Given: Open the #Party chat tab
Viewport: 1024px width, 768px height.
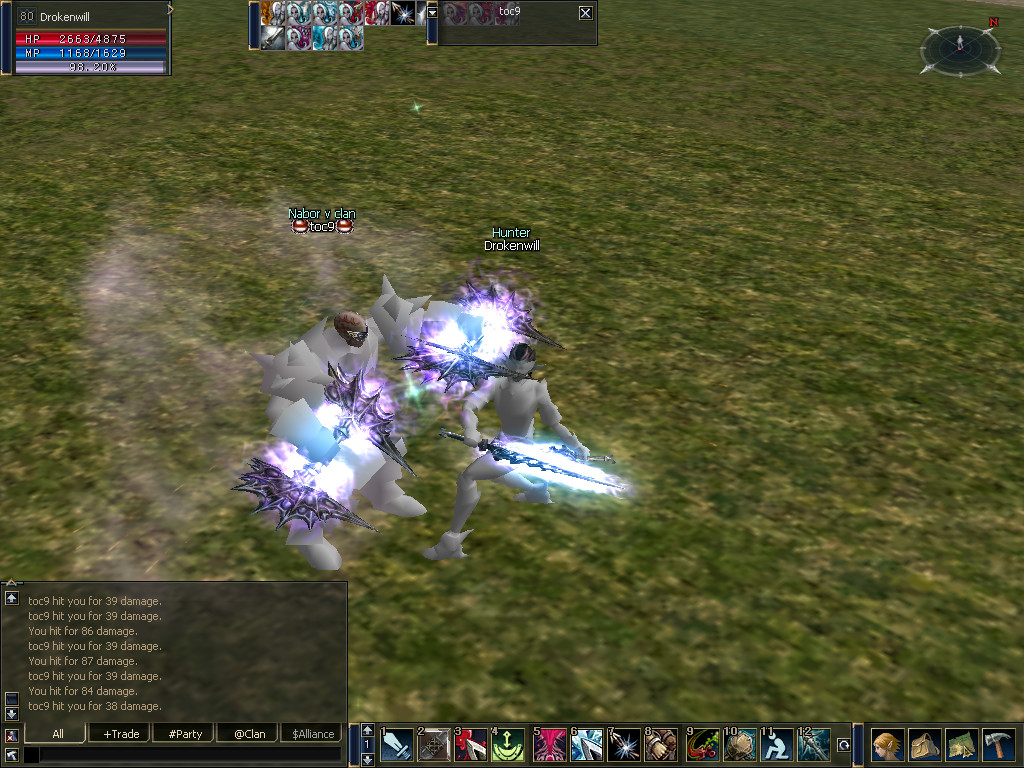Looking at the screenshot, I should coord(185,733).
